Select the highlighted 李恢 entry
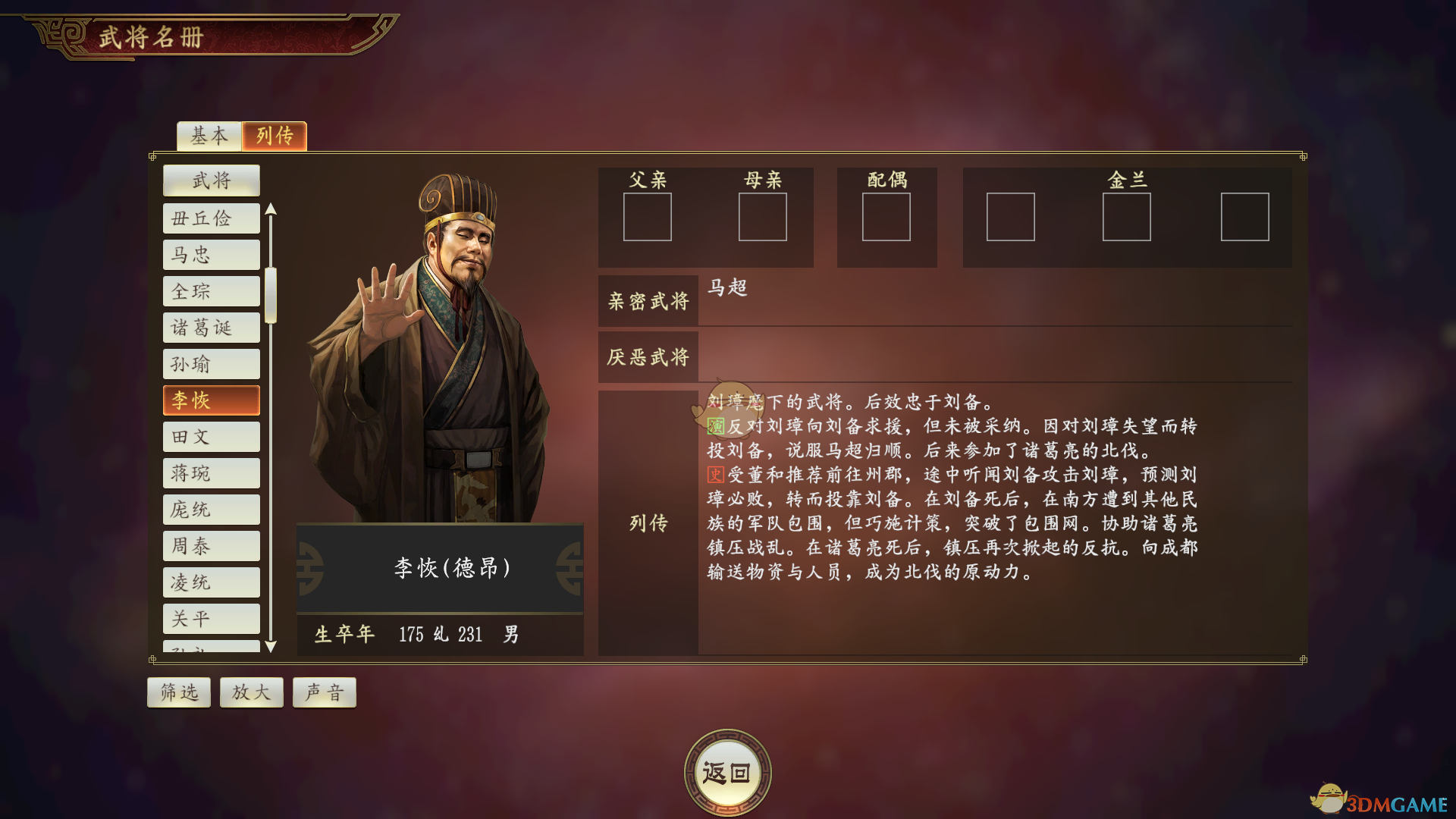Viewport: 1456px width, 819px height. pos(211,400)
